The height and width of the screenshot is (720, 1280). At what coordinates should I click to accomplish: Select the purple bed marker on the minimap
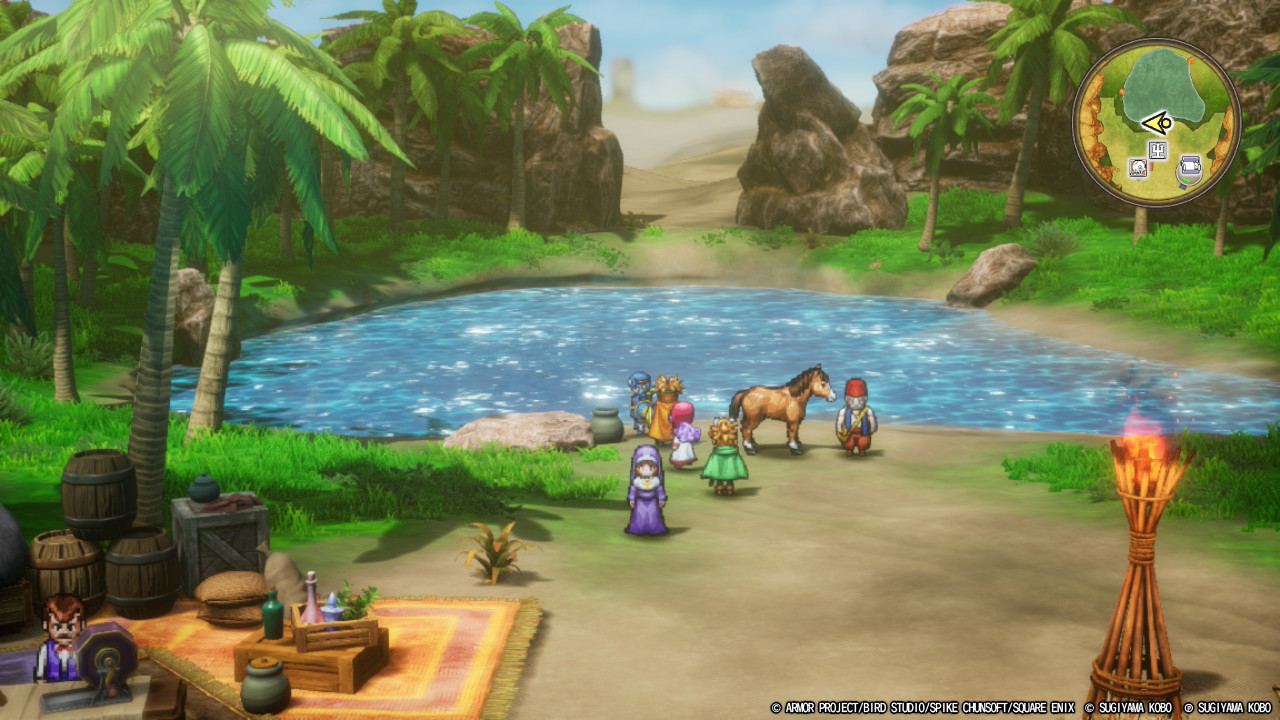[x=1189, y=166]
